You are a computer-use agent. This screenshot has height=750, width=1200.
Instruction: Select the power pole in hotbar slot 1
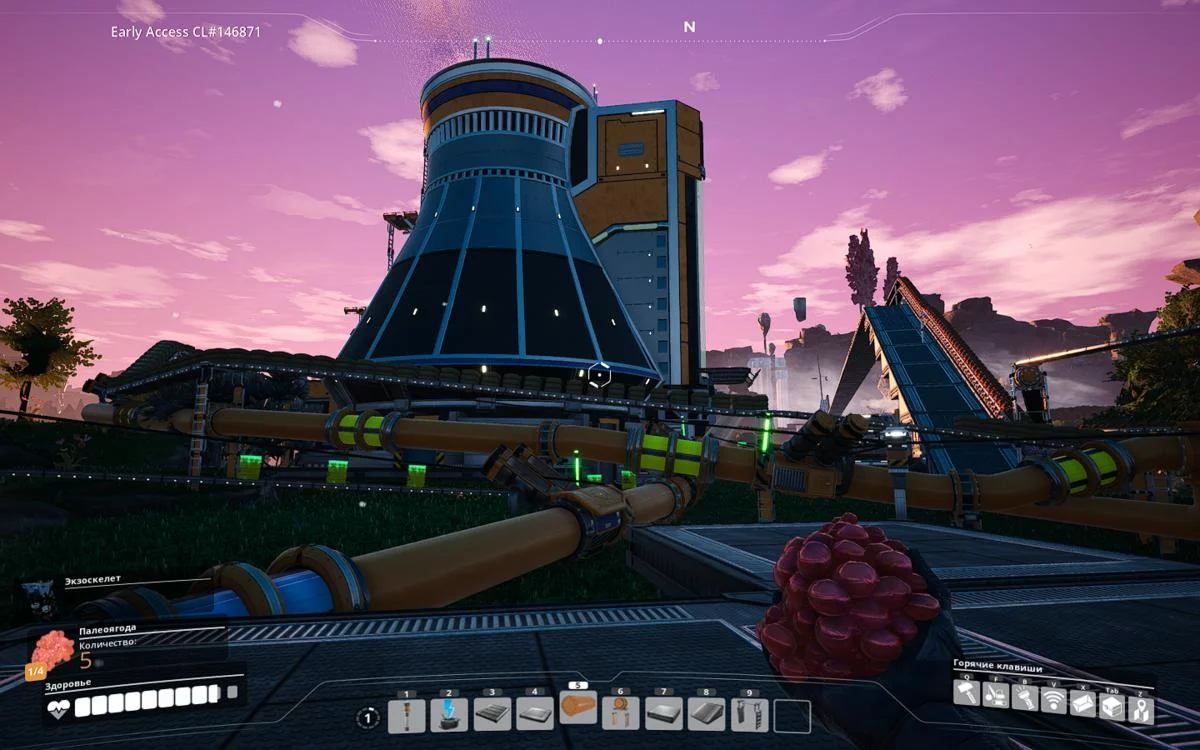pos(406,715)
